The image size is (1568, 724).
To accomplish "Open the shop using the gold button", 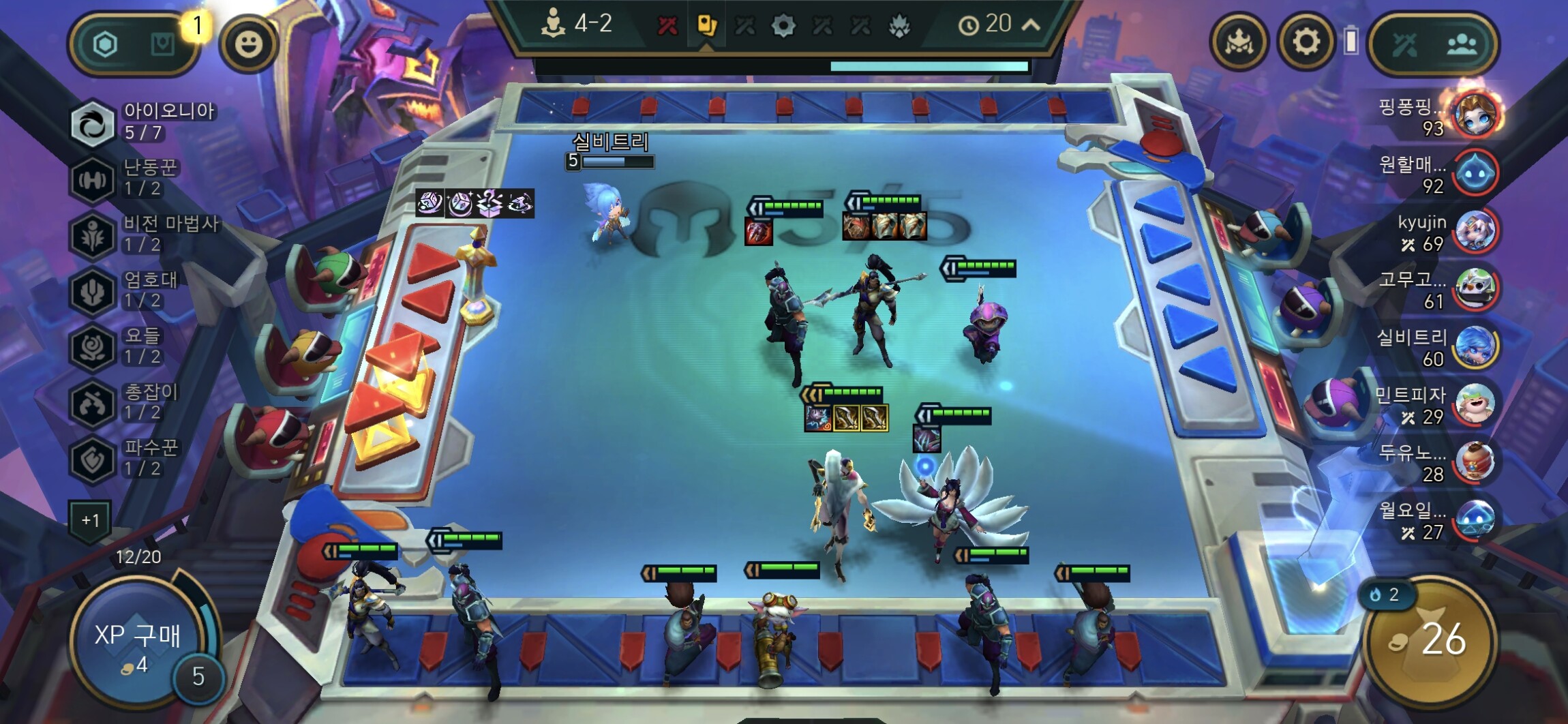I will 1430,641.
